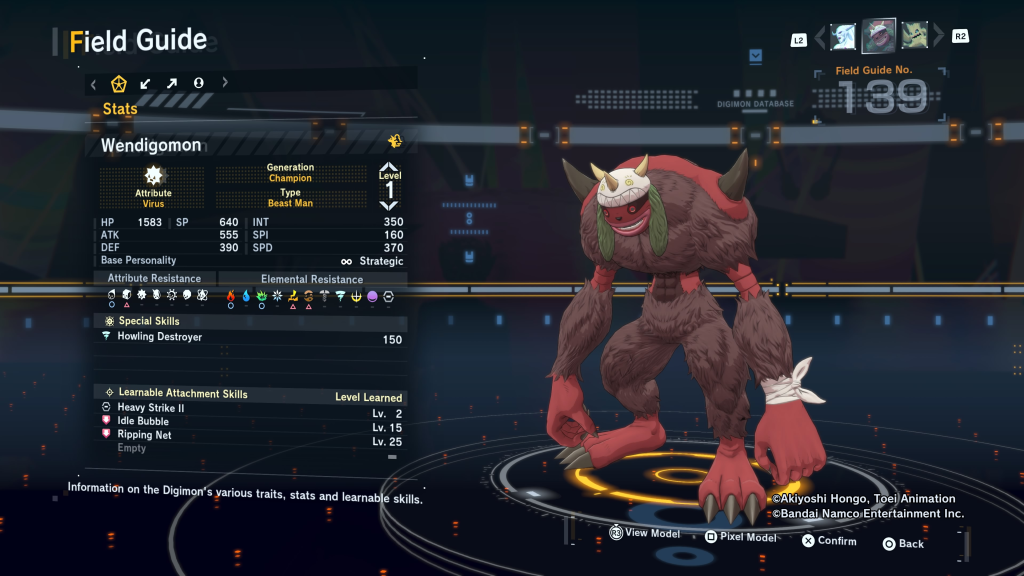Viewport: 1024px width, 576px height.
Task: Open the View Model option
Action: tap(645, 534)
